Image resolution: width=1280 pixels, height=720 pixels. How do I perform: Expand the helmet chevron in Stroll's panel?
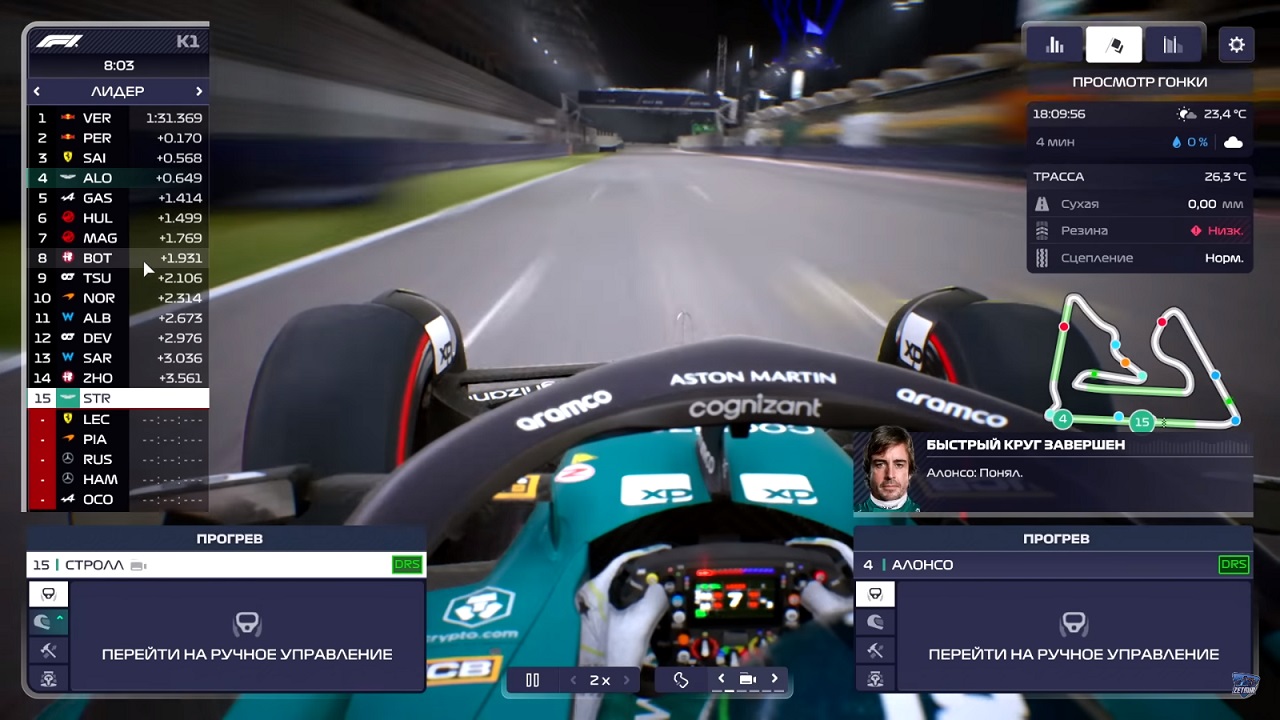point(59,618)
